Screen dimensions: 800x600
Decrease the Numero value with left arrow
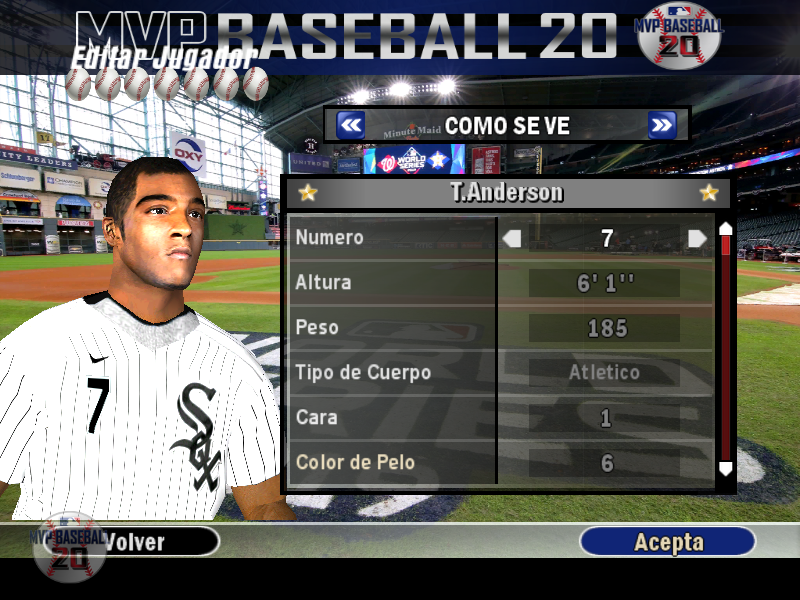[512, 238]
